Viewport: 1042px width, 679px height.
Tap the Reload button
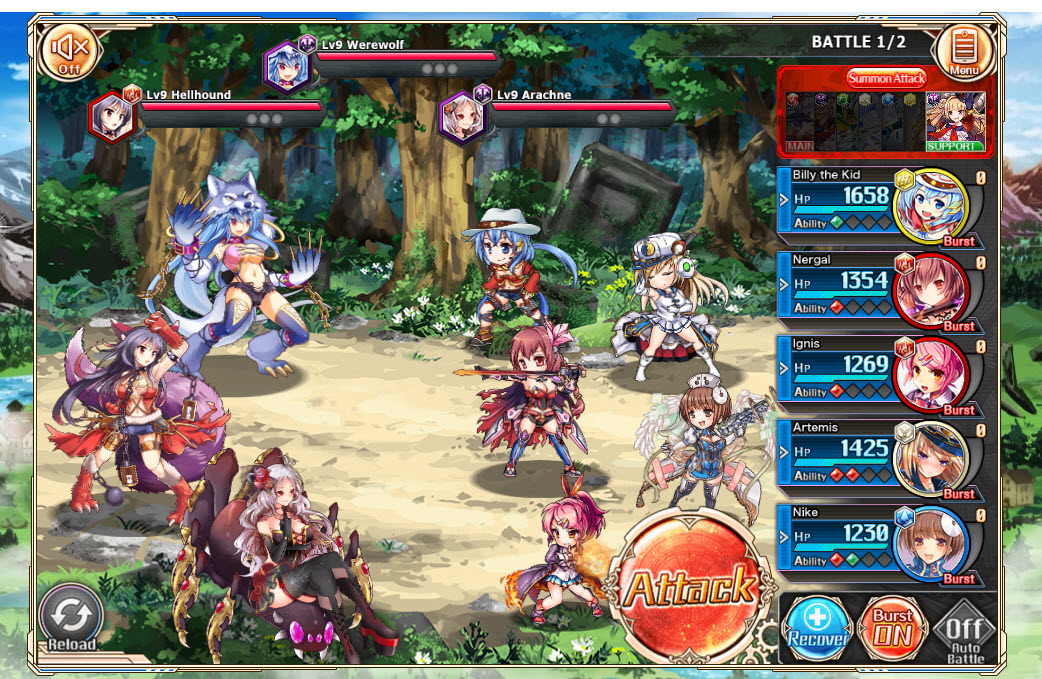click(72, 618)
